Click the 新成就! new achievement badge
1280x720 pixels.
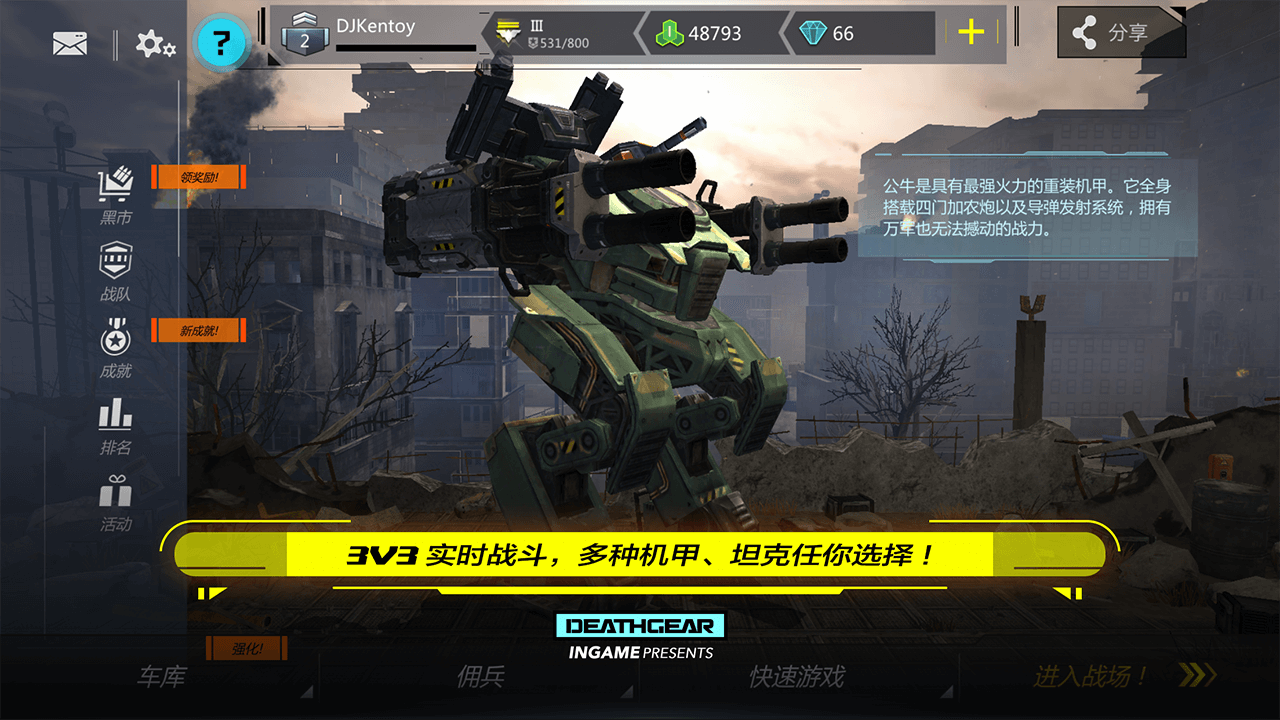click(196, 330)
